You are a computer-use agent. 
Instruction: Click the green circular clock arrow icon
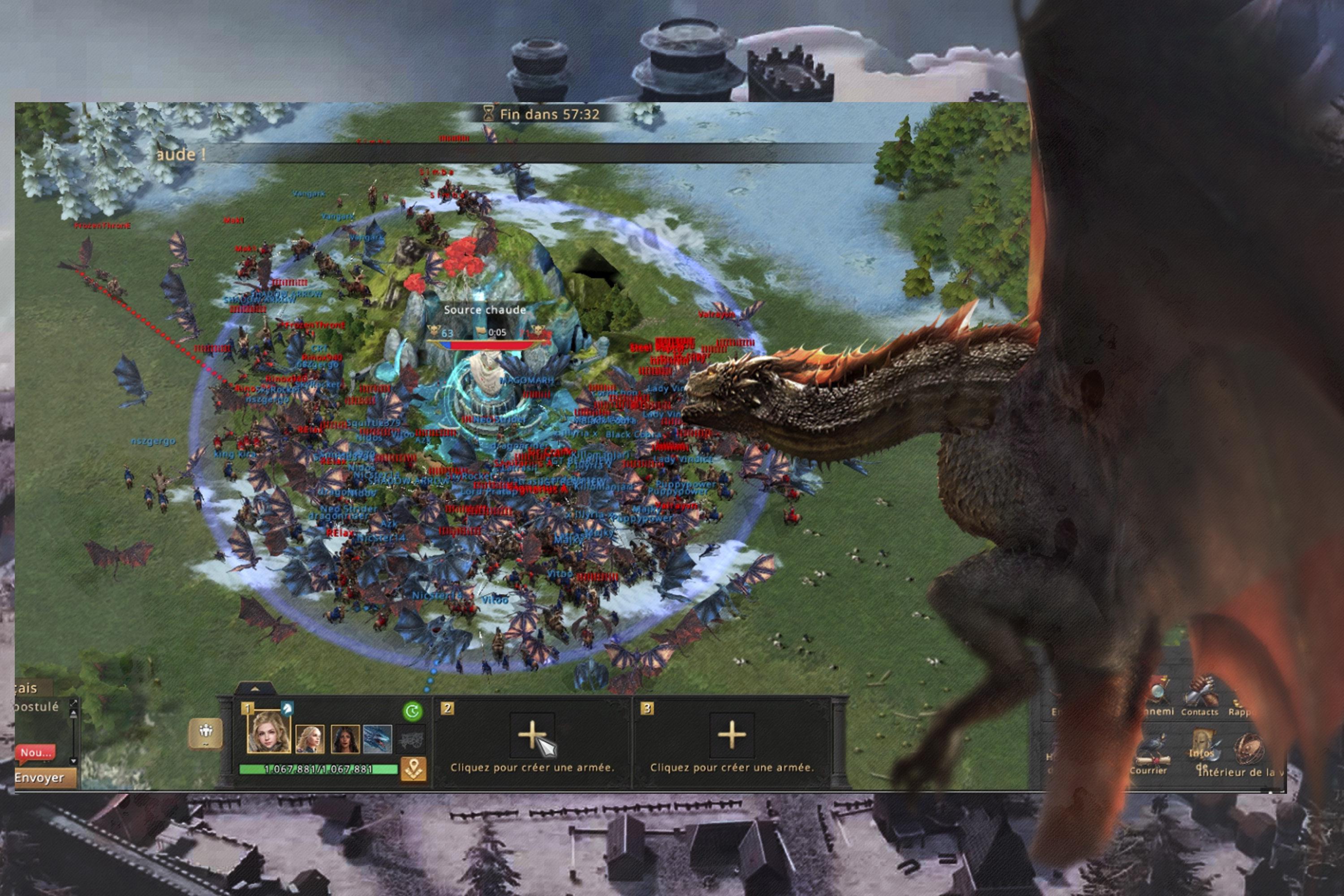pos(413,711)
